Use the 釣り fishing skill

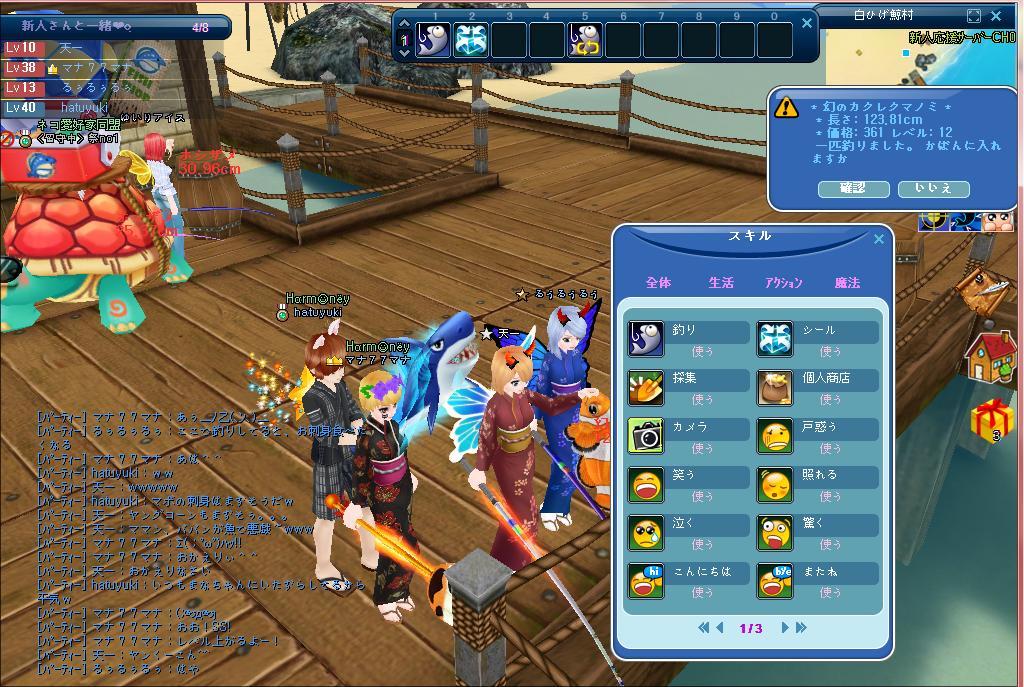click(646, 339)
